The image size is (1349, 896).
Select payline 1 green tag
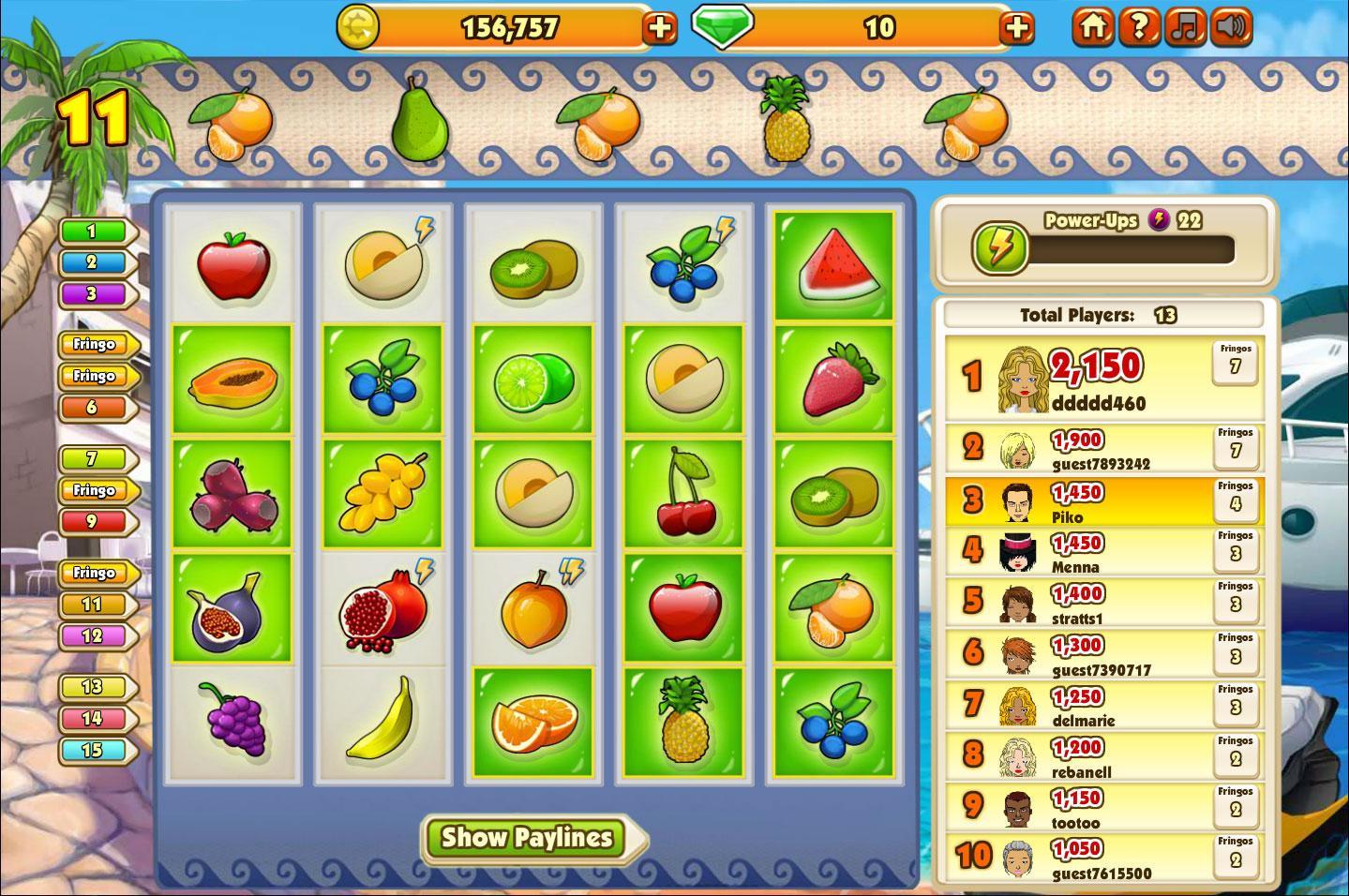pyautogui.click(x=92, y=231)
